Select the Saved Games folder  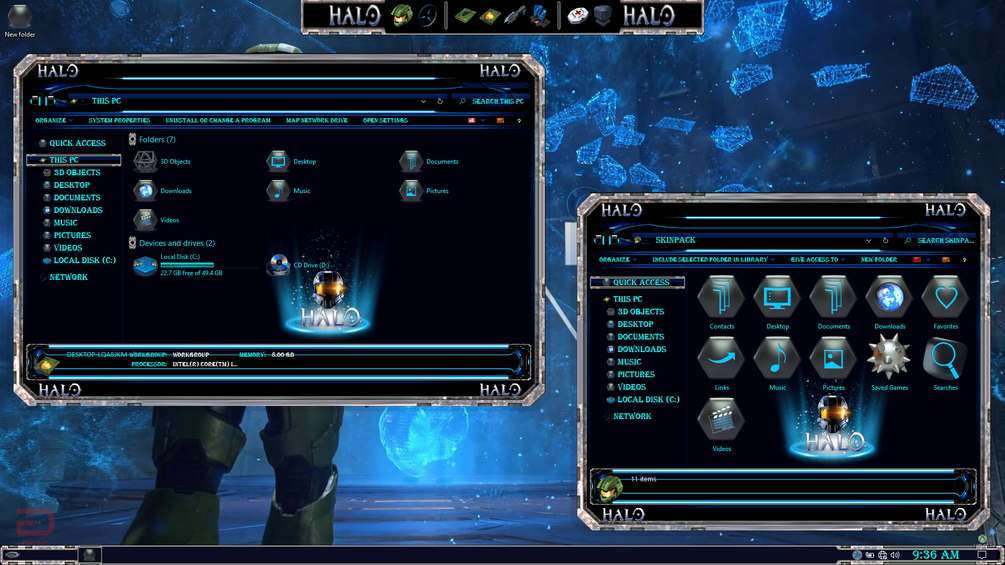(889, 361)
